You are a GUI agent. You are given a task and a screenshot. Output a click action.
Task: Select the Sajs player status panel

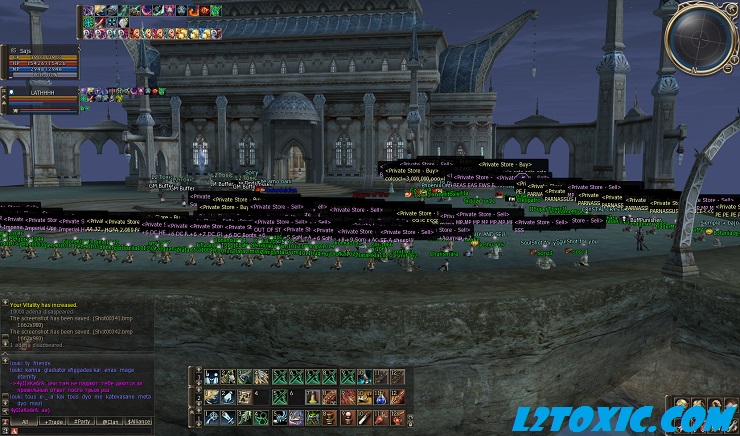pyautogui.click(x=40, y=60)
